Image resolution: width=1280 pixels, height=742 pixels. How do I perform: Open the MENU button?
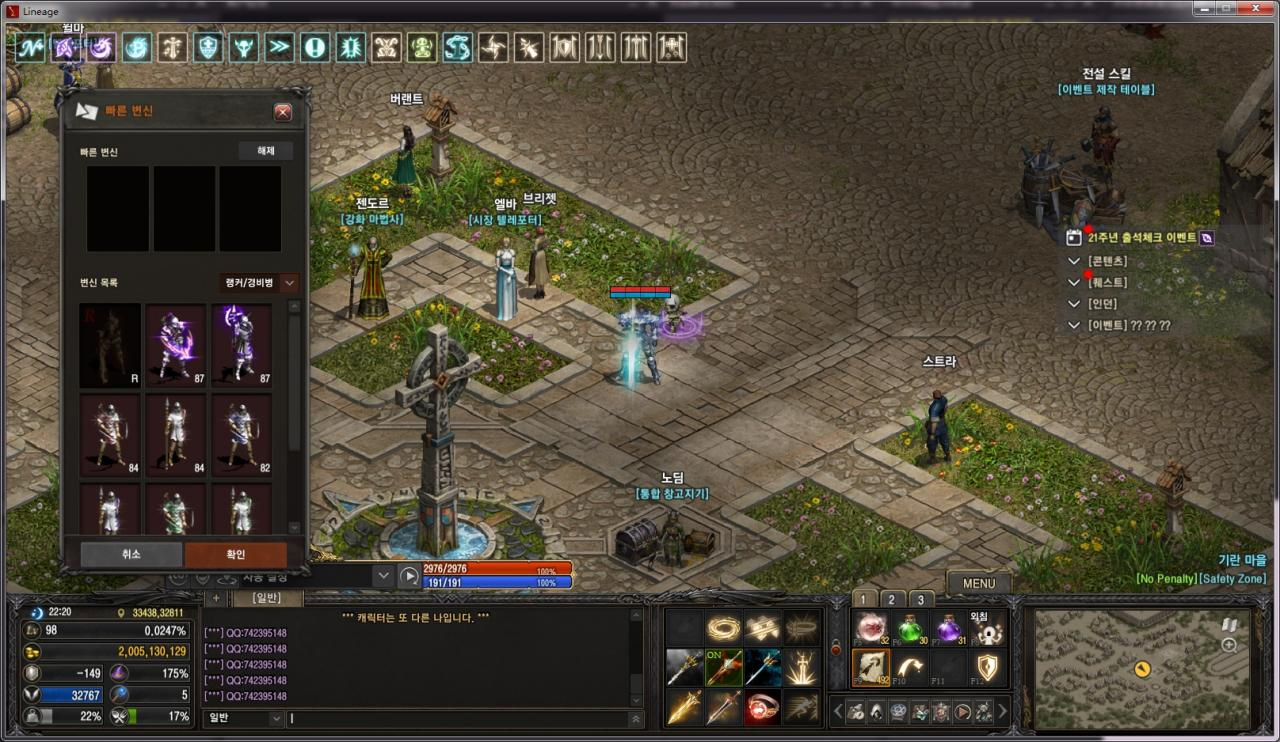(x=978, y=583)
